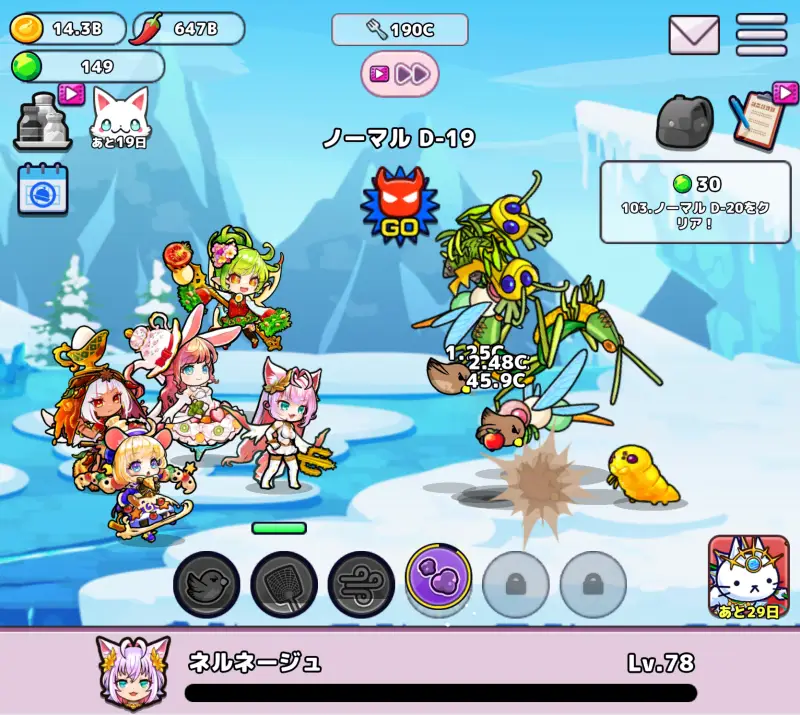
Task: Tap the gold coin currency counter
Action: tap(68, 29)
